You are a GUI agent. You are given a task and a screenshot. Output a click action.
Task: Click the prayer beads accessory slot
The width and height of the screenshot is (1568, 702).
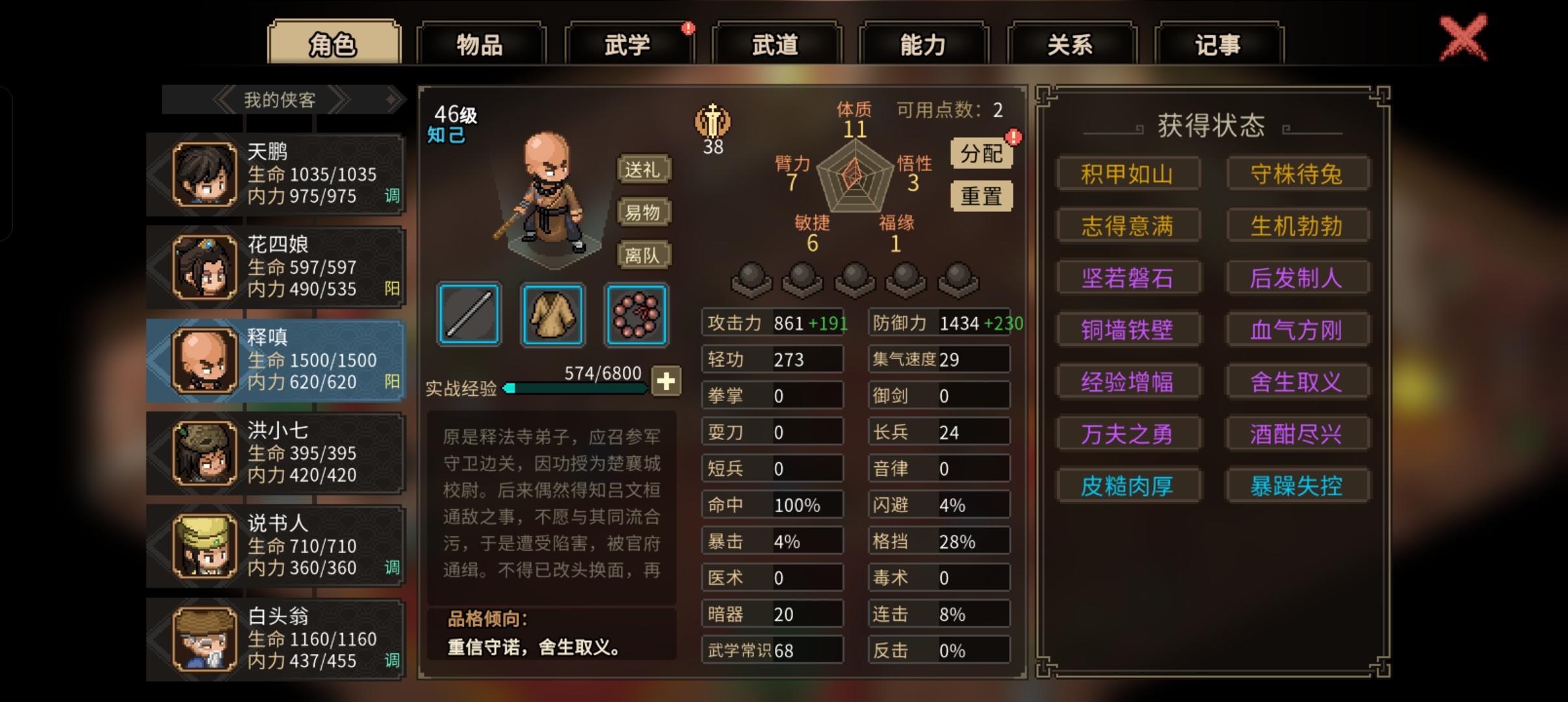coord(635,315)
